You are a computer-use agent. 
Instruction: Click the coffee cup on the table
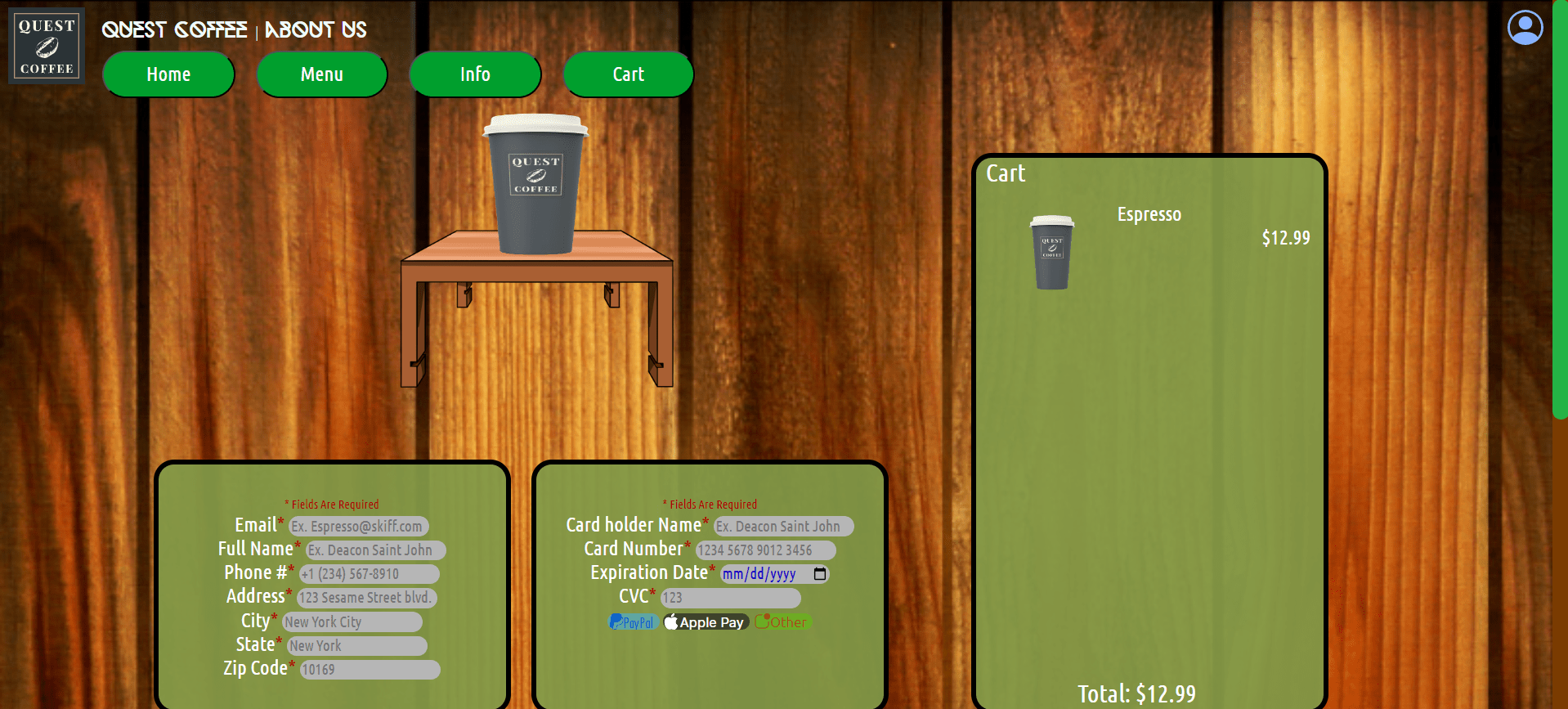point(535,186)
